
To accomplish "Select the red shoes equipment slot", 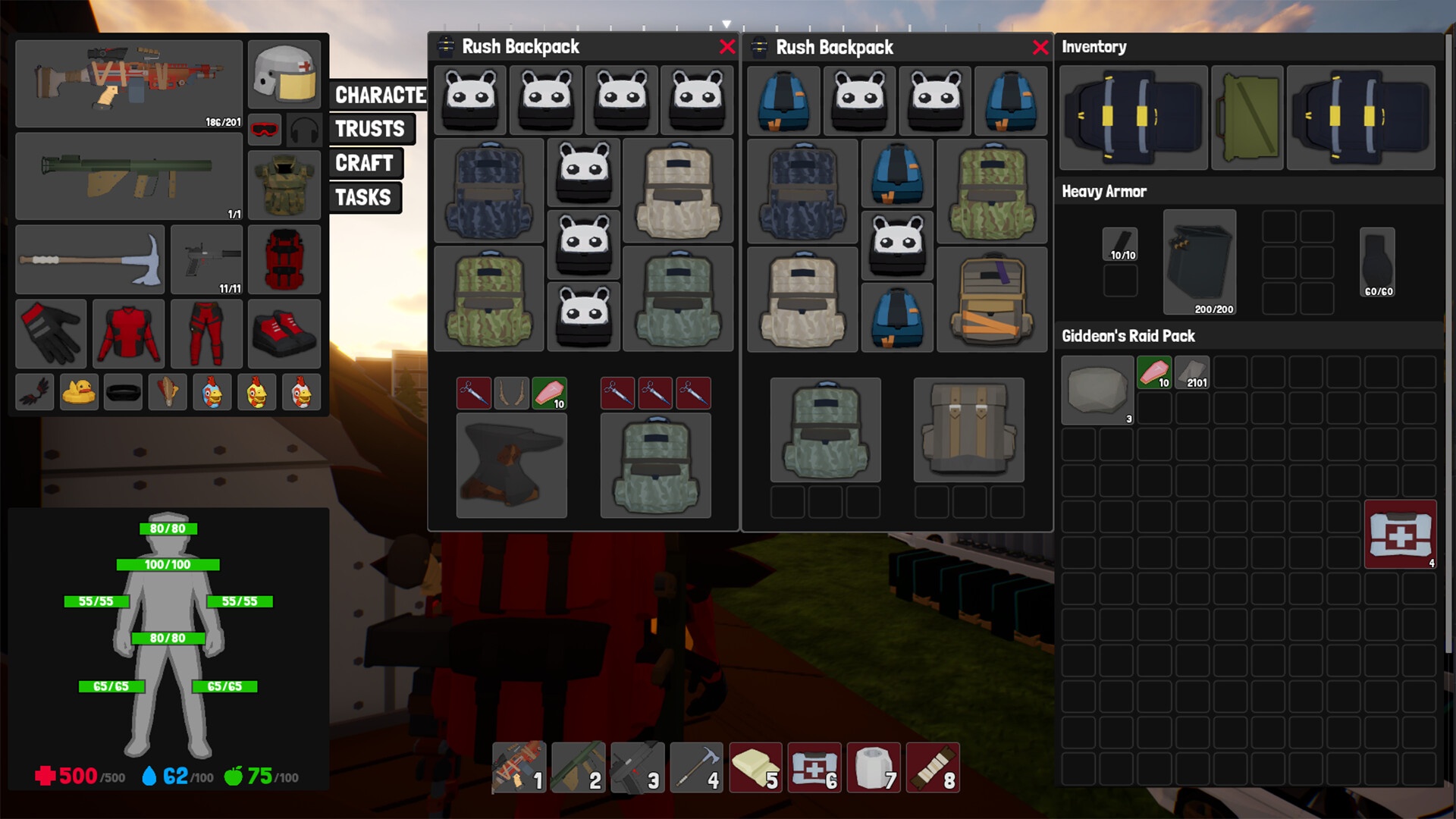I will [284, 334].
